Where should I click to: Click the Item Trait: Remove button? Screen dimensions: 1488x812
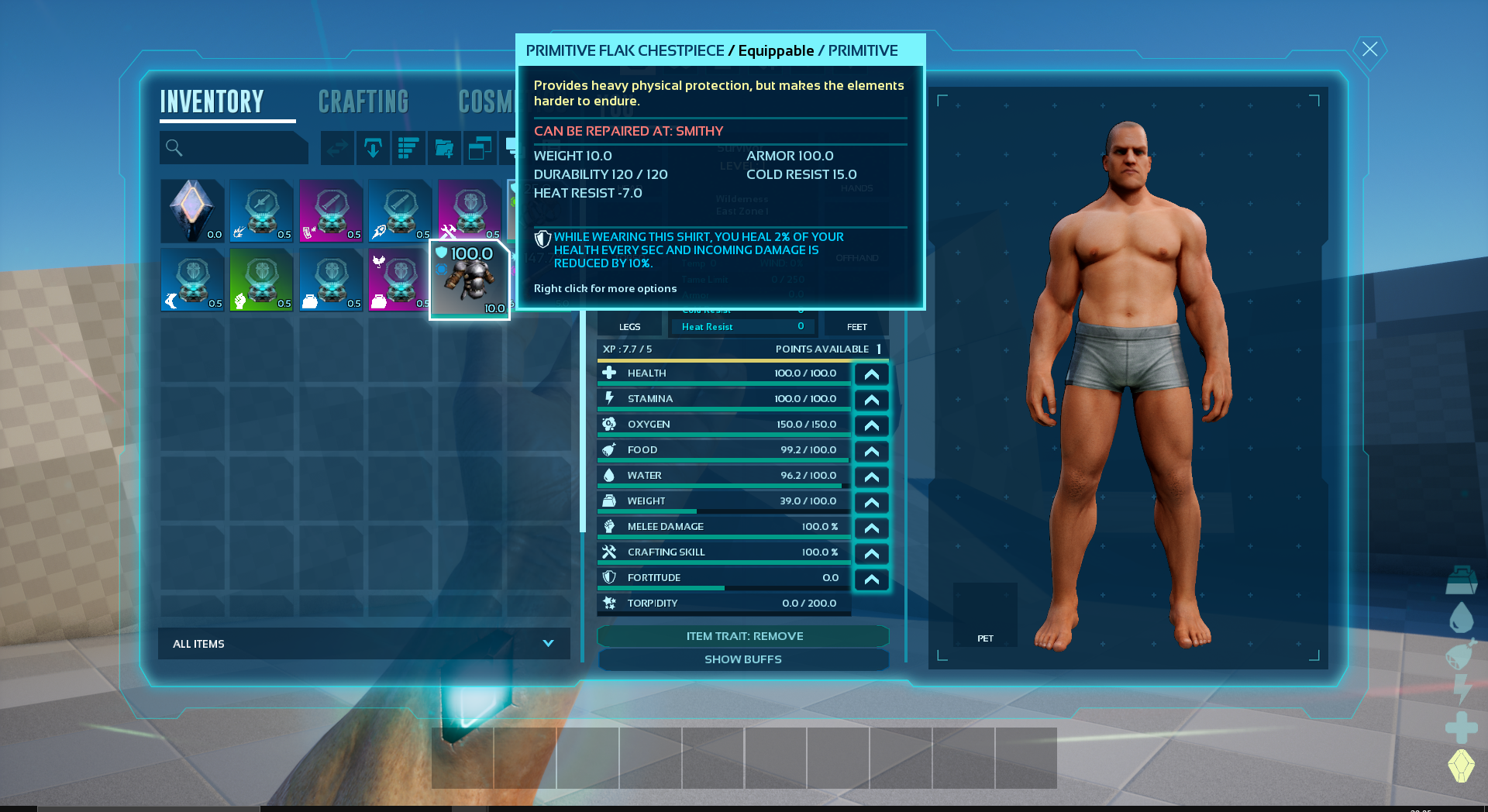[x=743, y=636]
